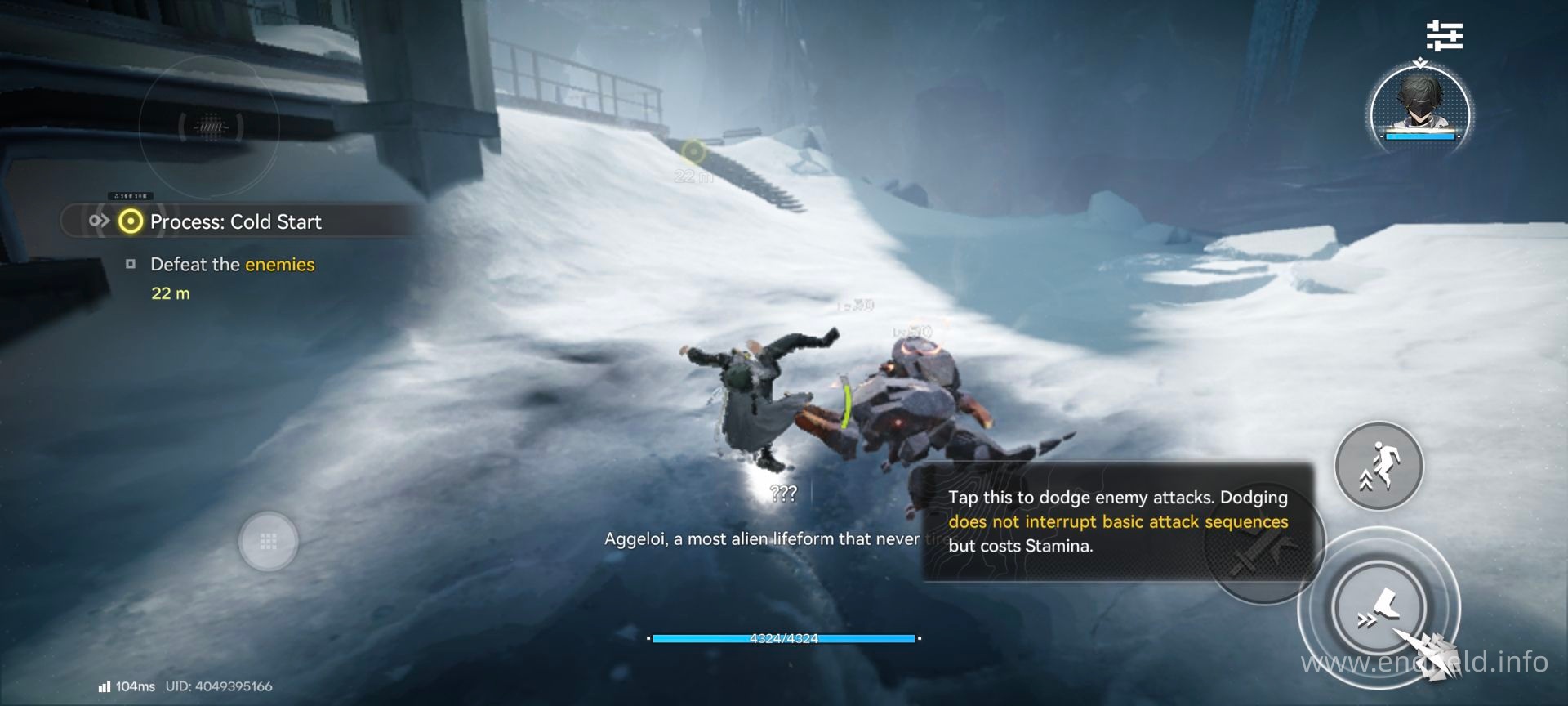Image resolution: width=1568 pixels, height=706 pixels.
Task: Select the character portrait
Action: click(x=1420, y=111)
